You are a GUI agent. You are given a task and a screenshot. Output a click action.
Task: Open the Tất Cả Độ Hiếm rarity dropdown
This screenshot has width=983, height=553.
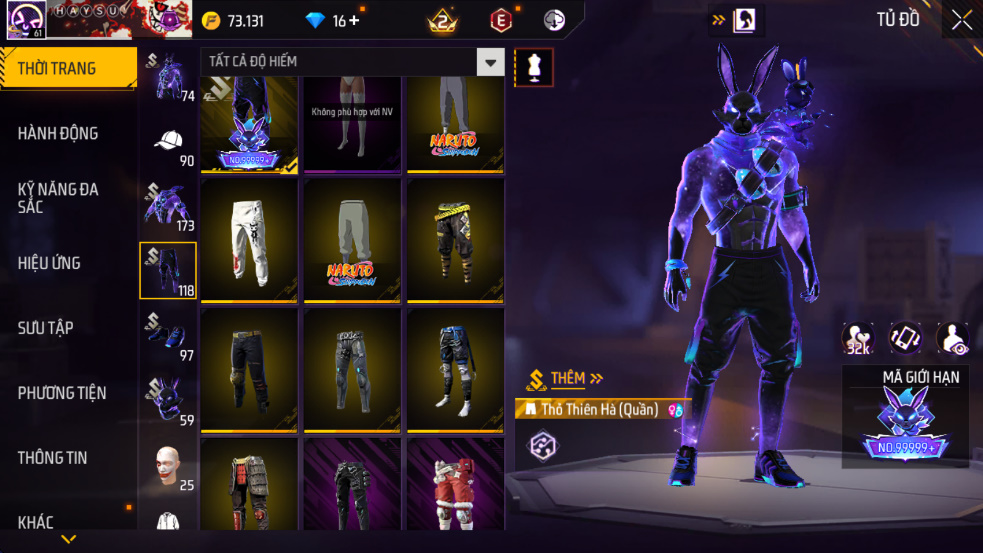point(490,62)
